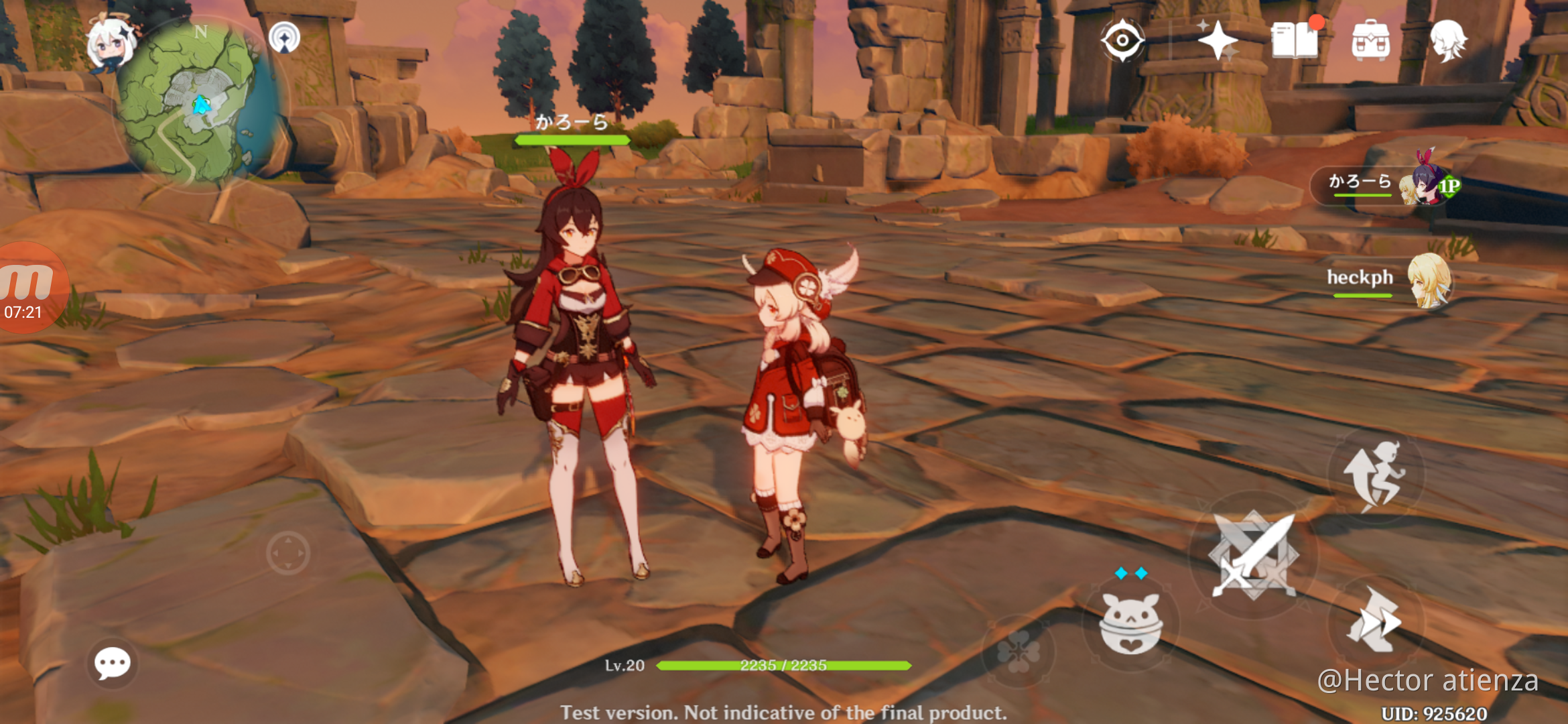The width and height of the screenshot is (1568, 724).
Task: Open the backpack inventory
Action: 1370,40
